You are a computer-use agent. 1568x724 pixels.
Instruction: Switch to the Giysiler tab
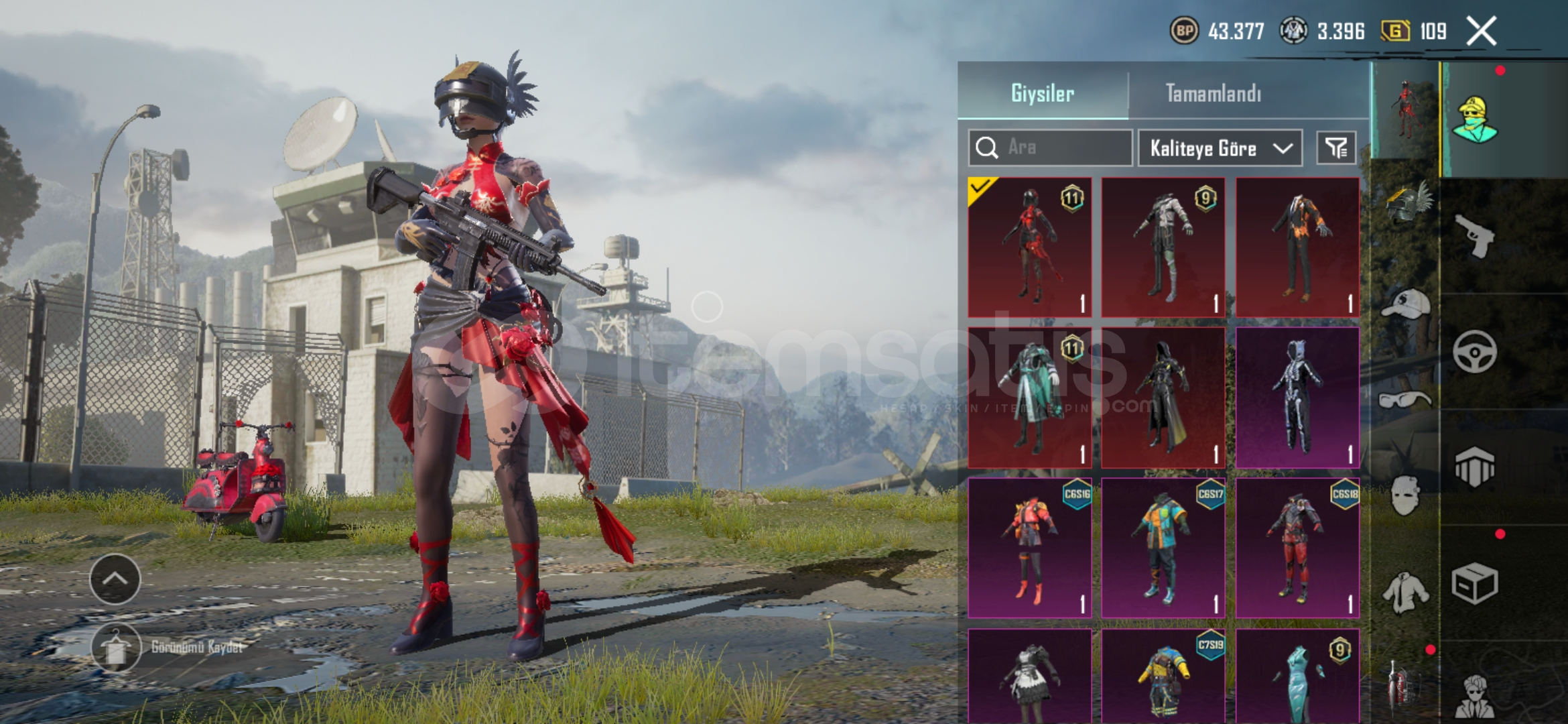1043,93
